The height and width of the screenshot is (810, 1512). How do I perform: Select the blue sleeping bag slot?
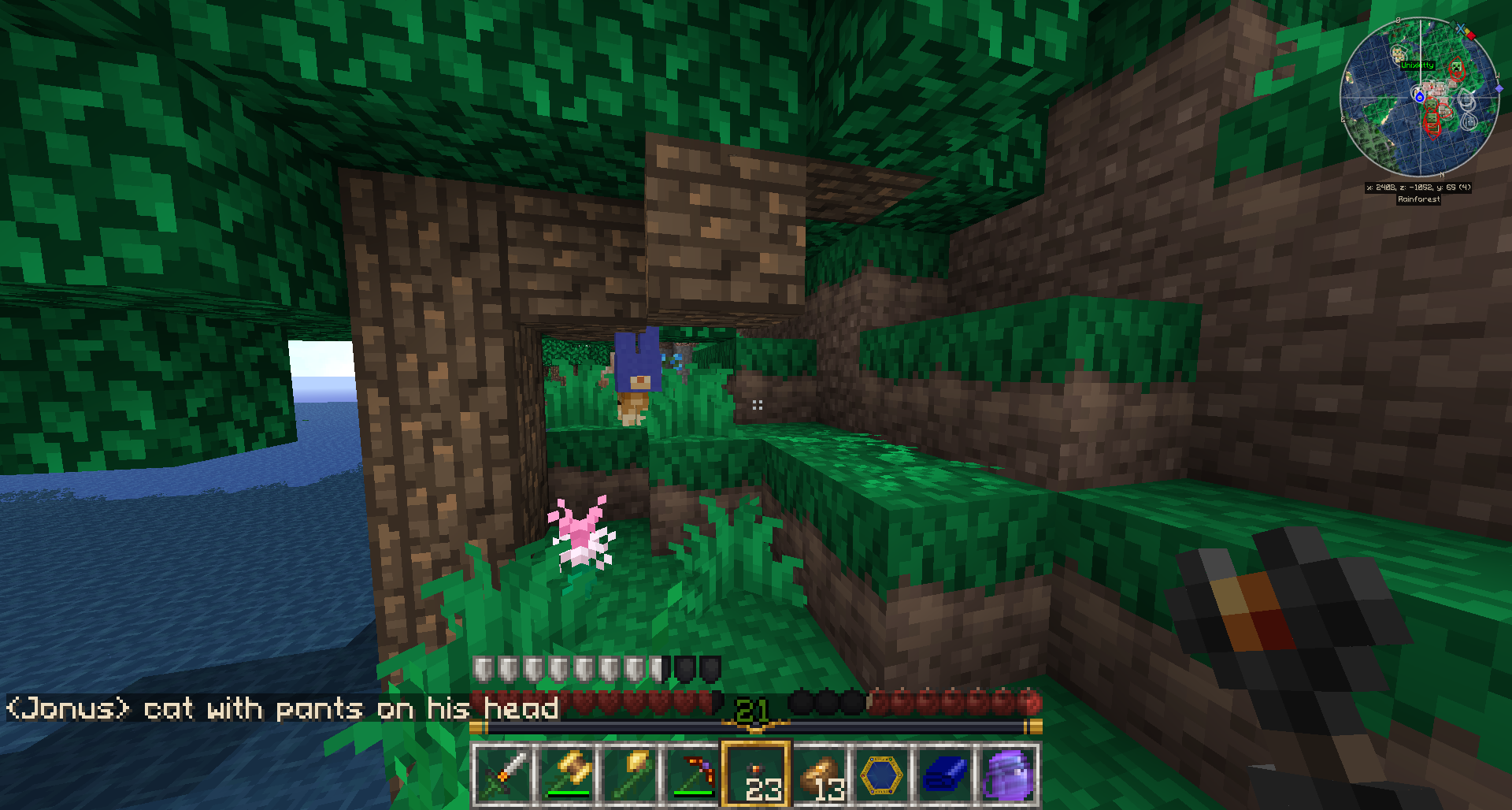(945, 775)
